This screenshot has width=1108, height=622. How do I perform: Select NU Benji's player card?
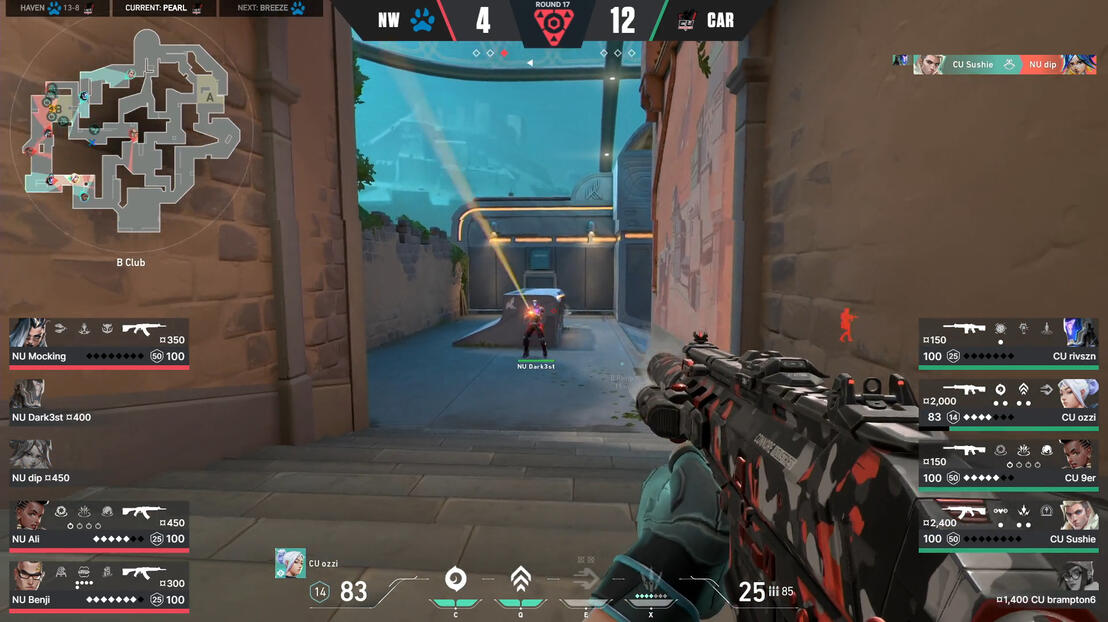[x=99, y=586]
